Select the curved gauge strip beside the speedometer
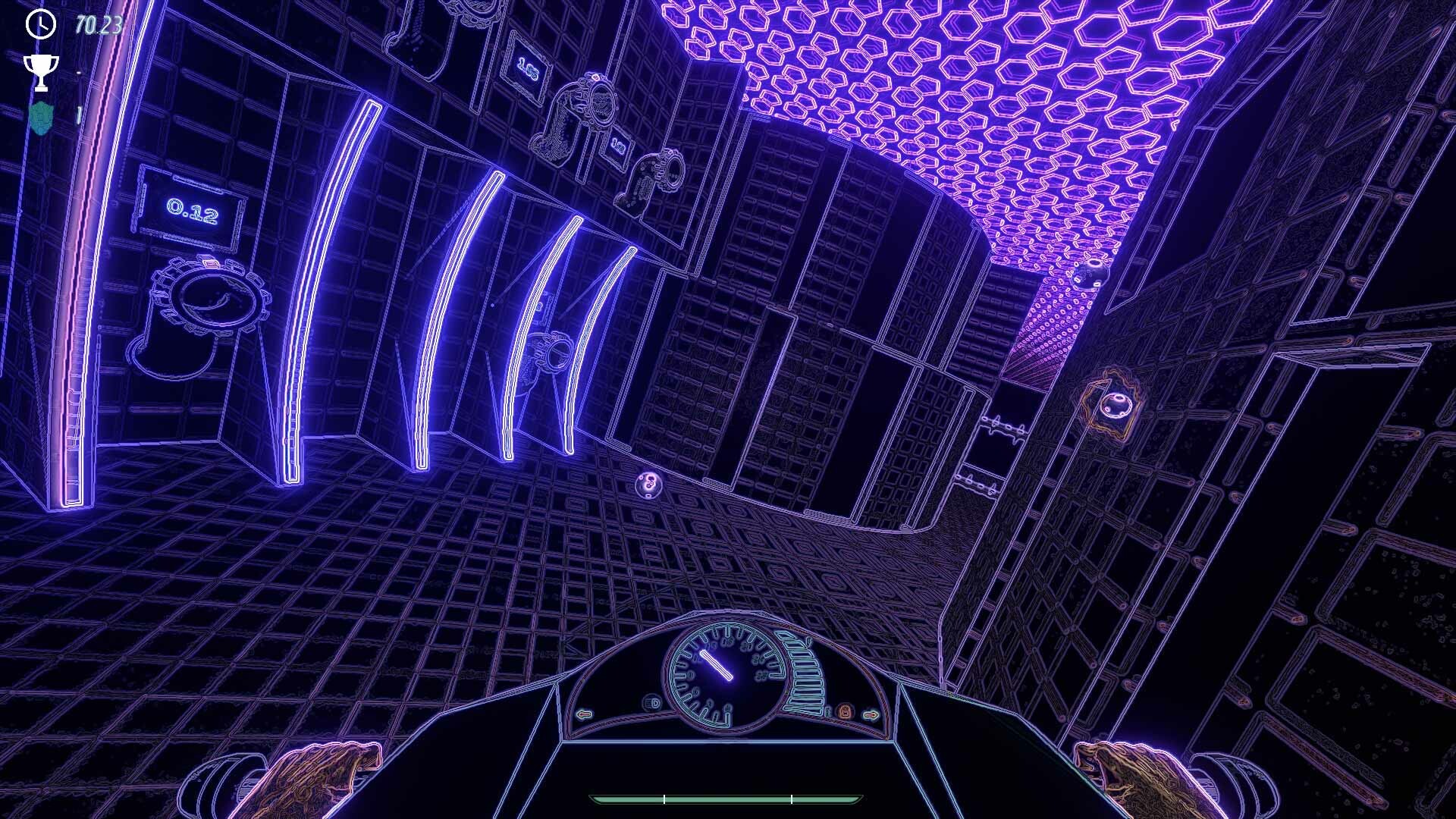 pos(804,675)
